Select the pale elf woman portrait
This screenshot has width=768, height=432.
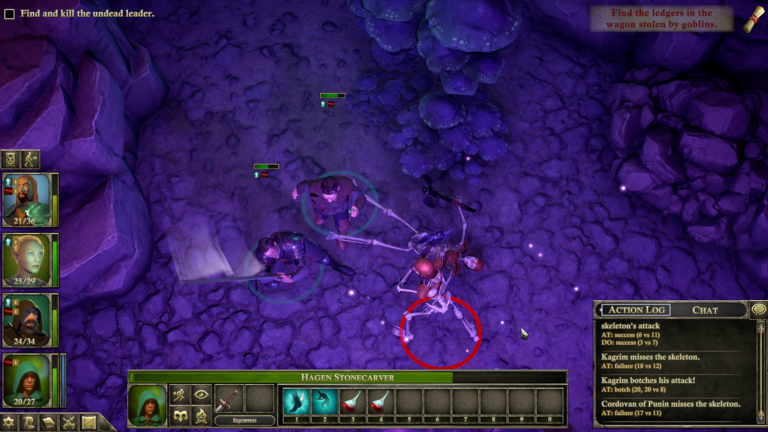pyautogui.click(x=31, y=259)
